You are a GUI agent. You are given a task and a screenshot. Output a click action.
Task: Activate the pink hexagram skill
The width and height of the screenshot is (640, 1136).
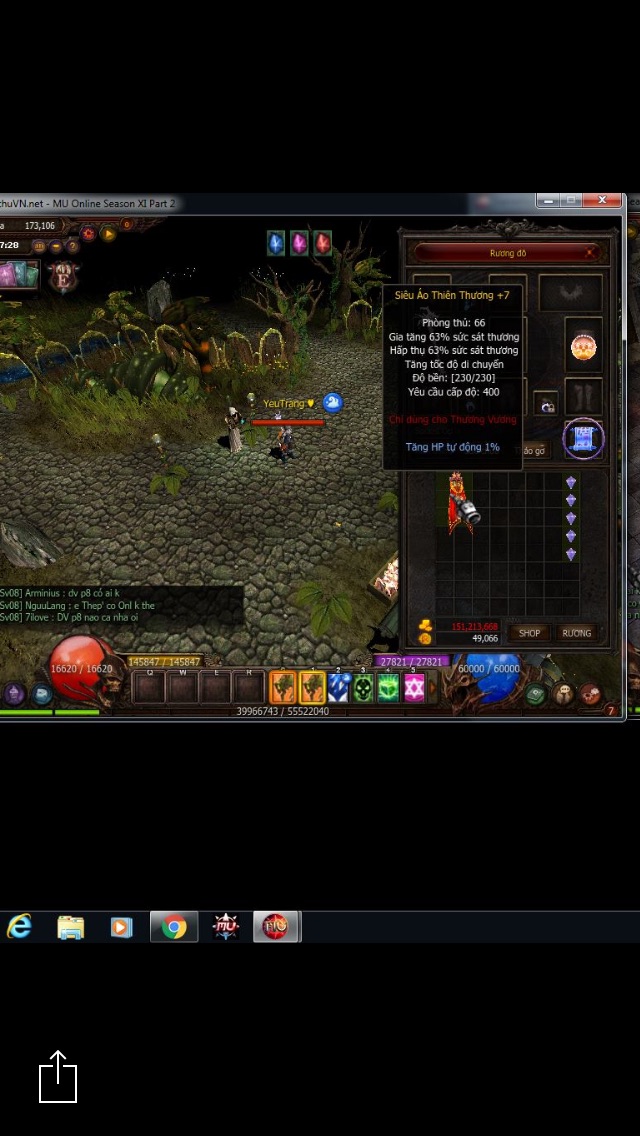click(x=414, y=687)
